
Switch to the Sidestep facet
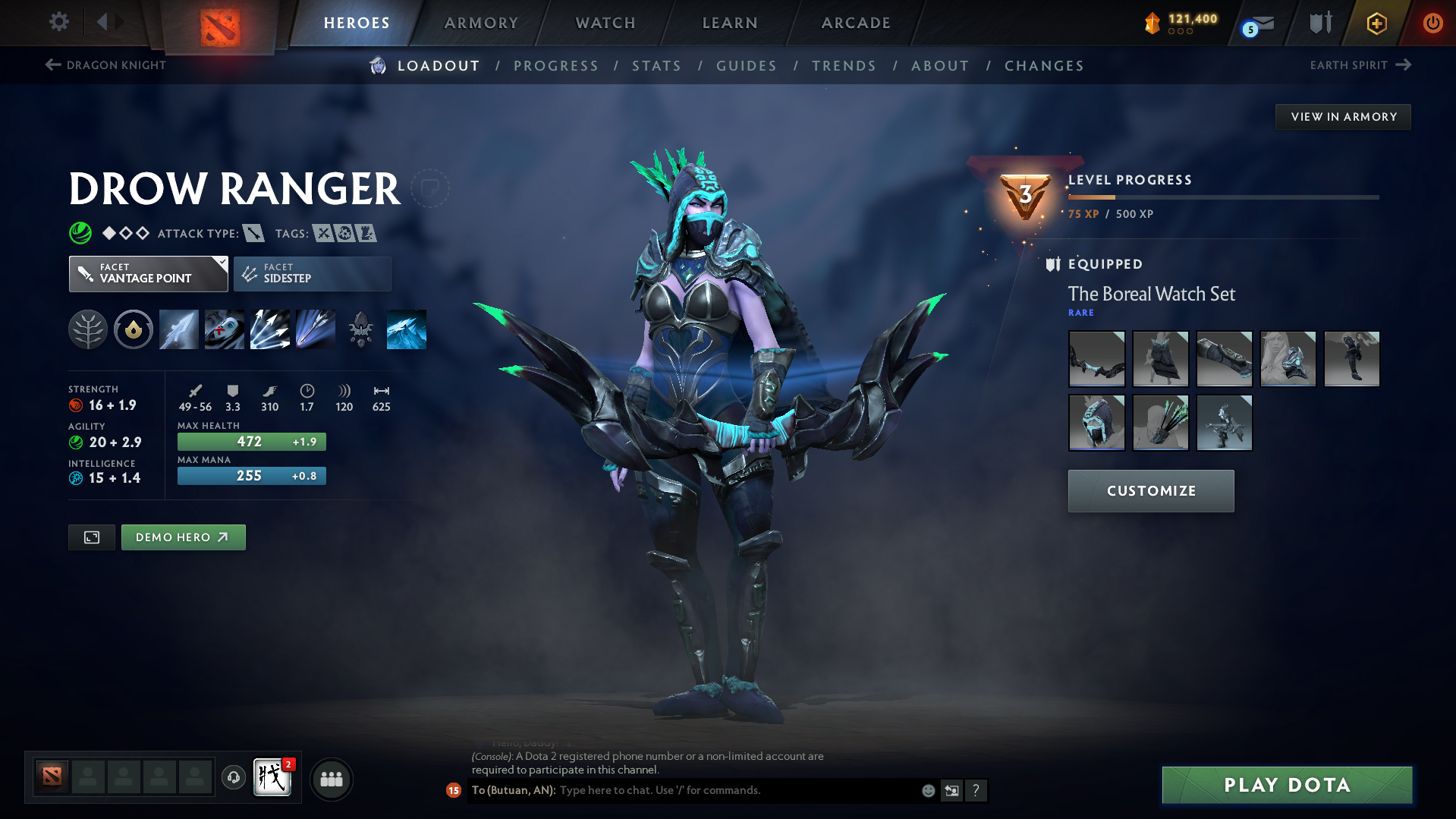tap(312, 273)
